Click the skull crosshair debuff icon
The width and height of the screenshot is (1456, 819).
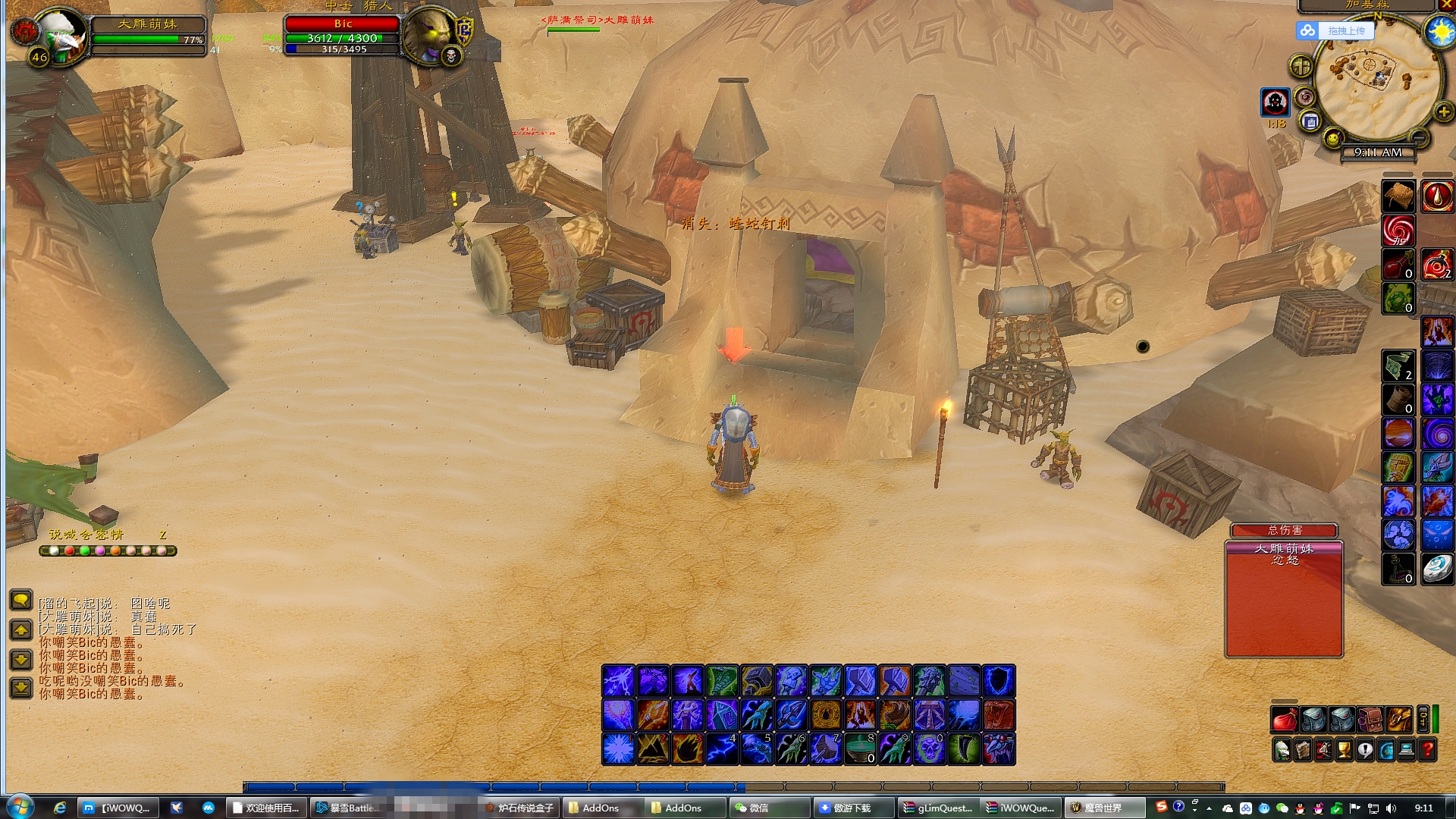[x=1275, y=102]
